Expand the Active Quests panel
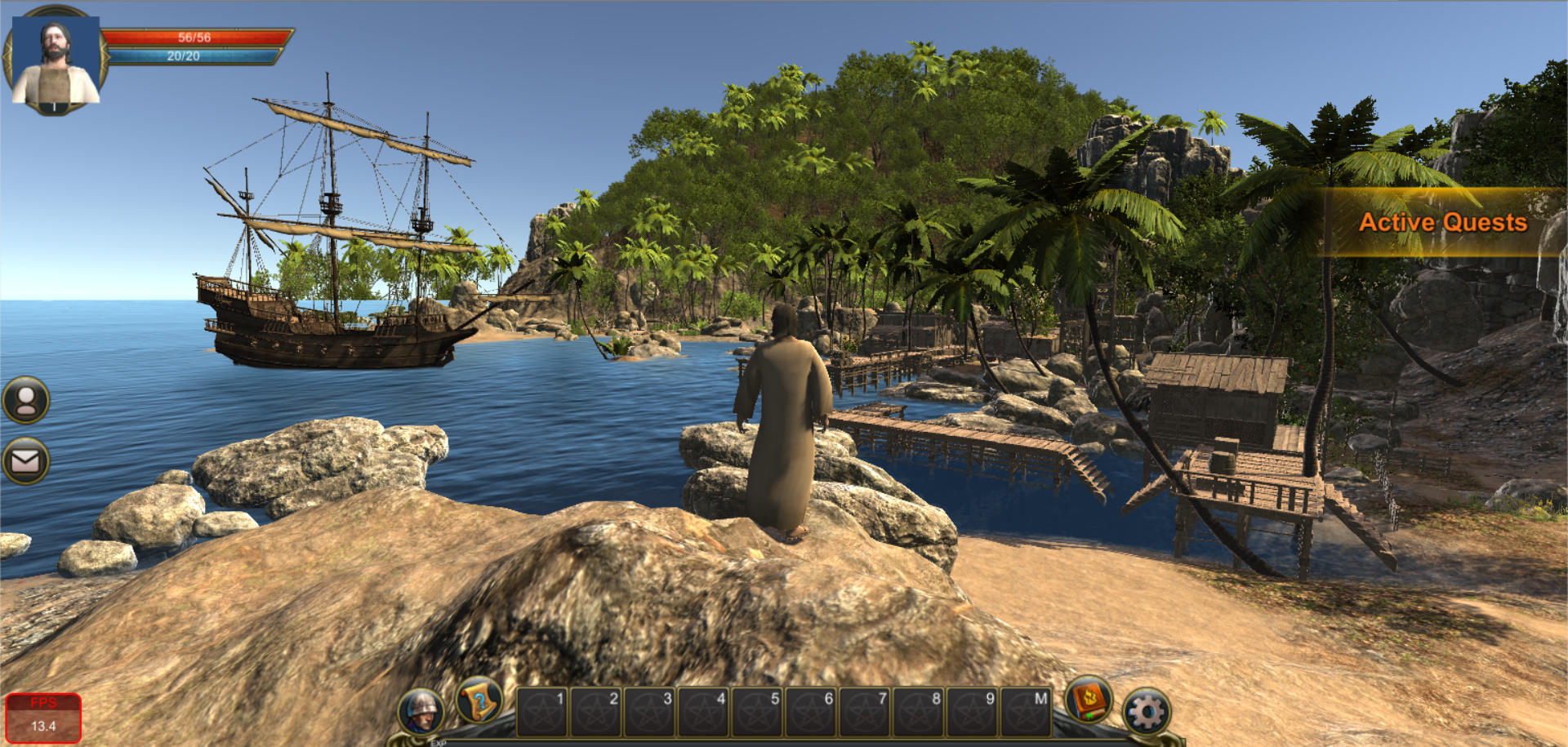1568x747 pixels. pos(1442,222)
